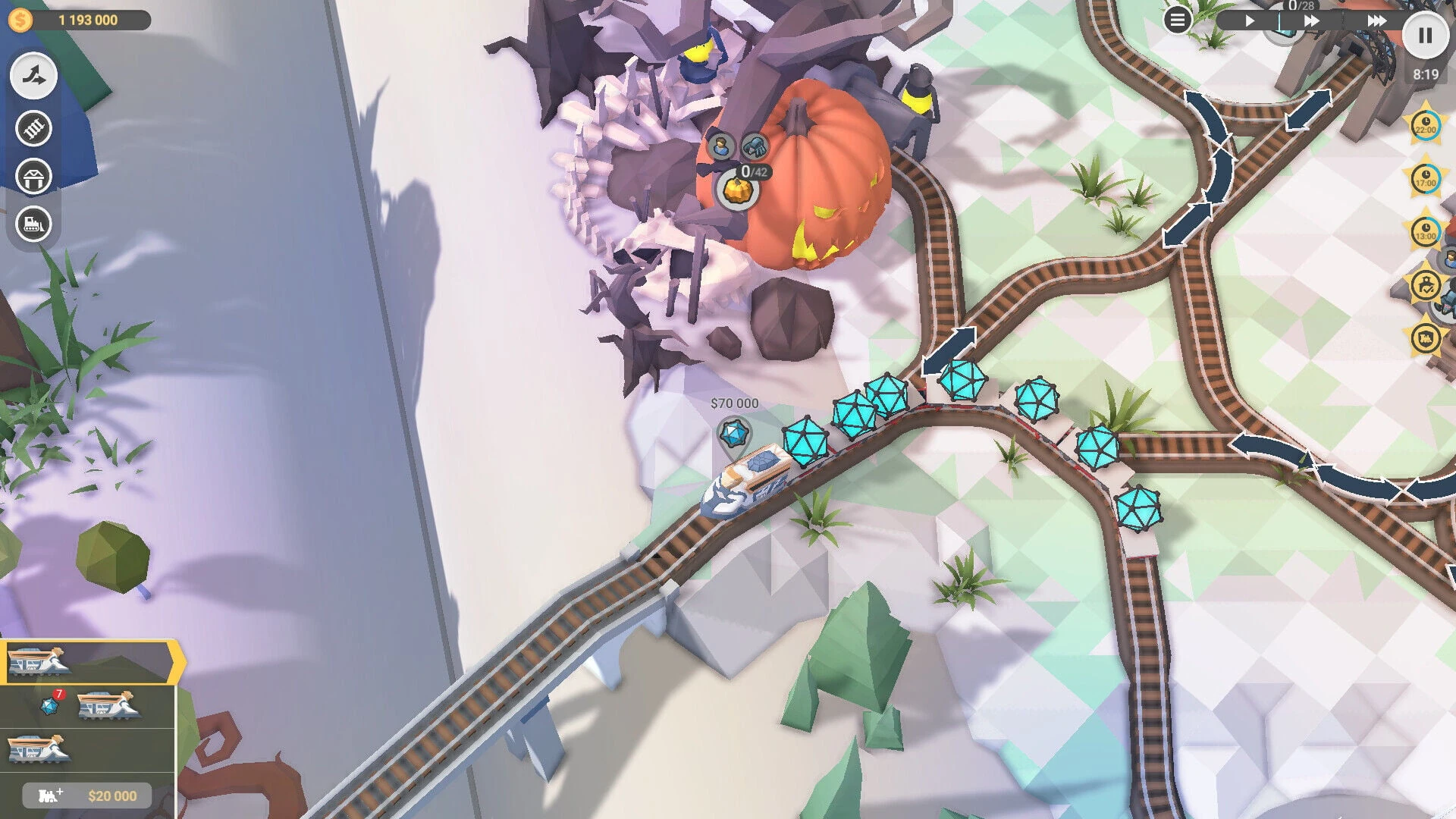Click the gold coin money icon
Image resolution: width=1456 pixels, height=819 pixels.
tap(20, 20)
